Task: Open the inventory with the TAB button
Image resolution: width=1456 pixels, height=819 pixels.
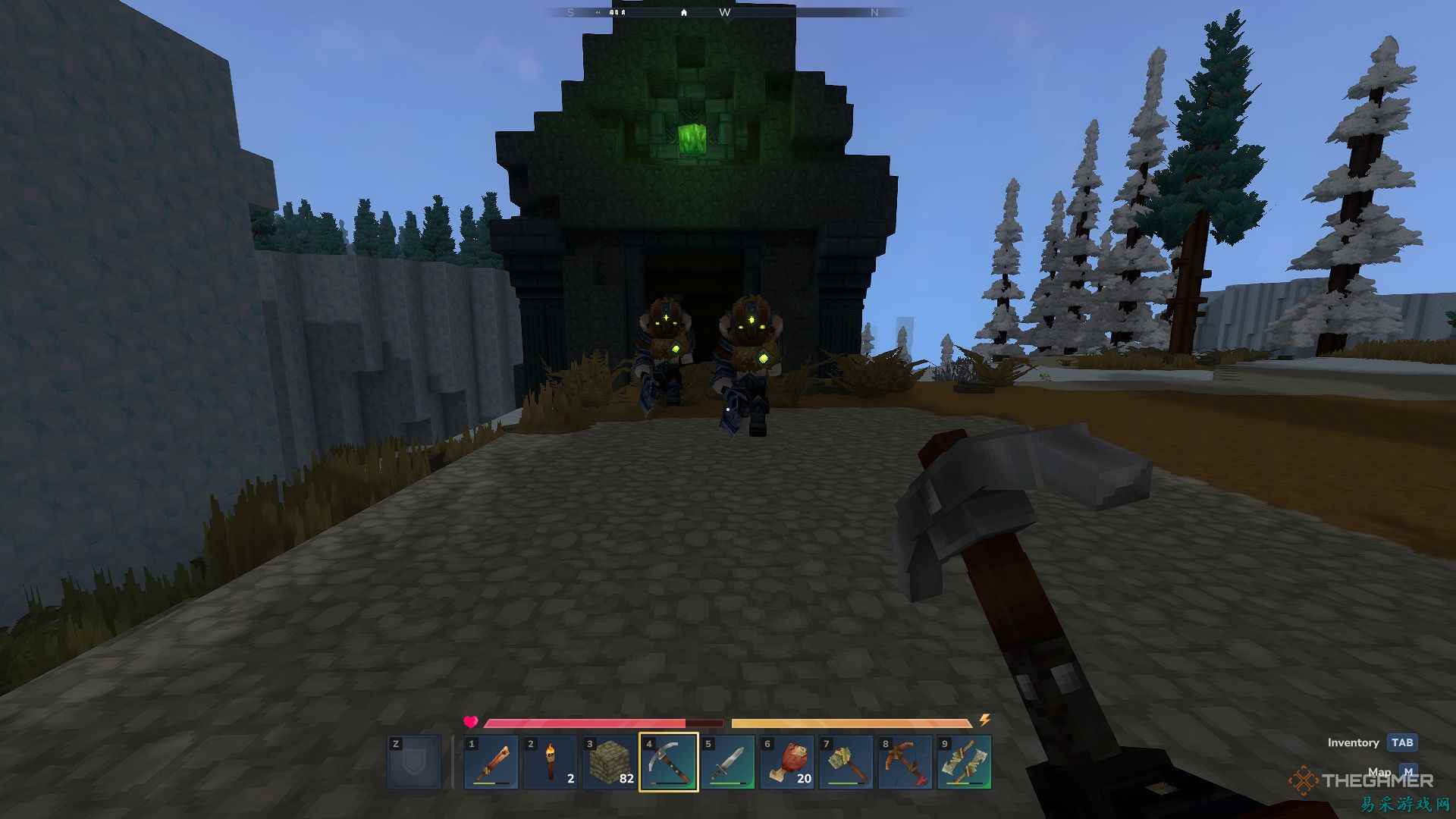Action: 1401,742
